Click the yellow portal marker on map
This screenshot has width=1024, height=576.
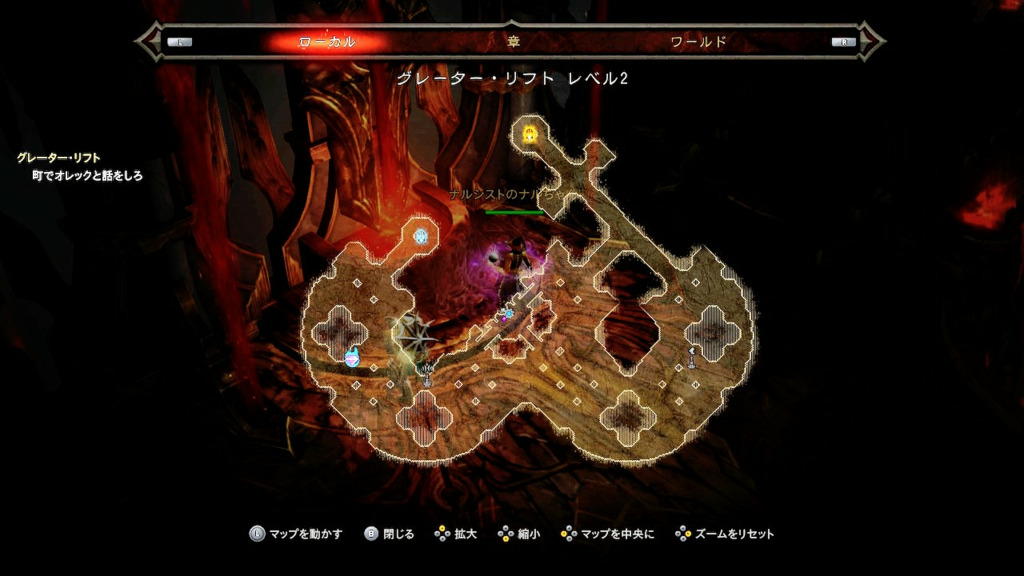pyautogui.click(x=529, y=133)
